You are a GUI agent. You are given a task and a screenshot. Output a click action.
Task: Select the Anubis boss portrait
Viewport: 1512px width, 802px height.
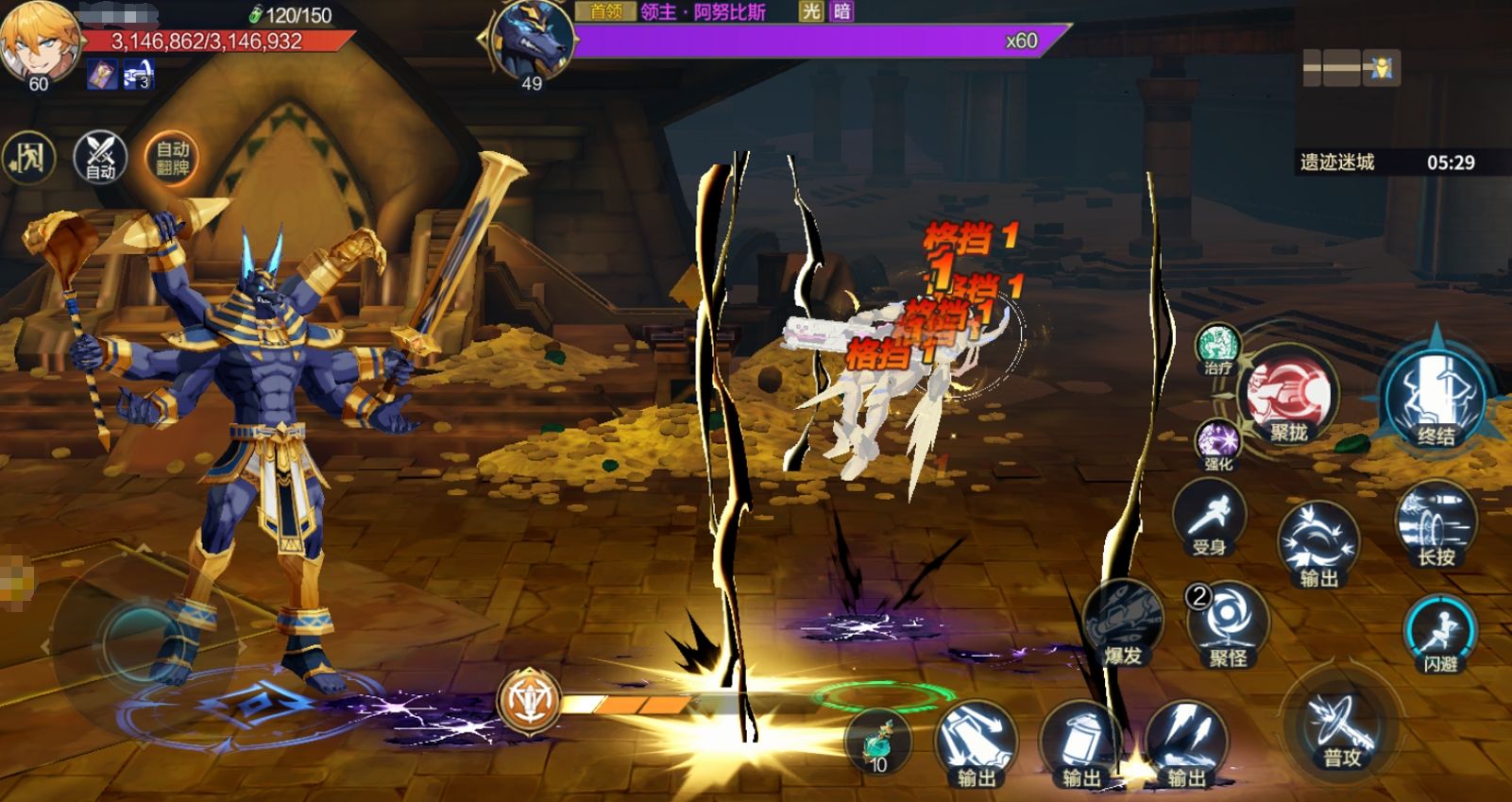(533, 40)
